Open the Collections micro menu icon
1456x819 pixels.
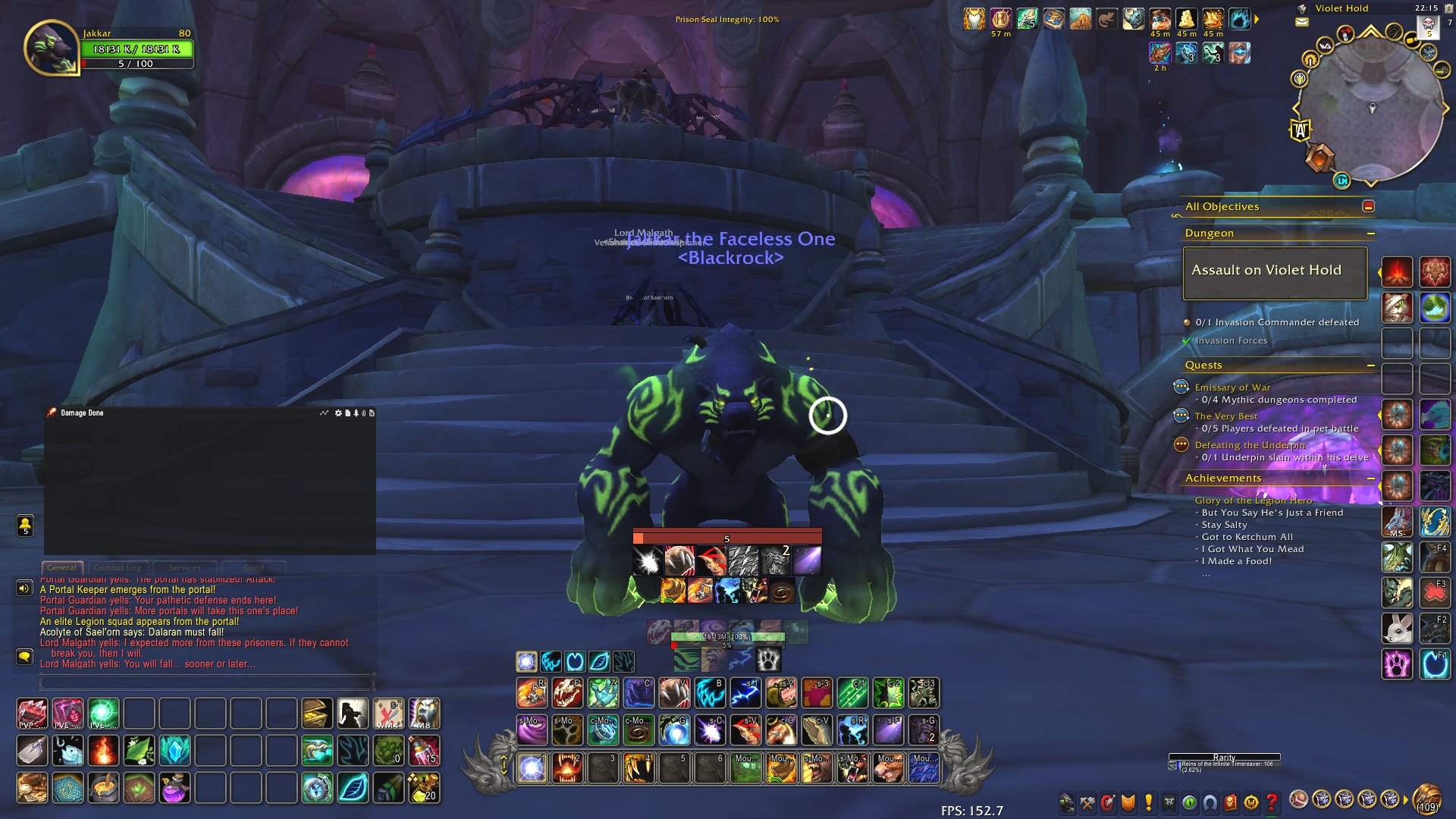(x=1210, y=802)
